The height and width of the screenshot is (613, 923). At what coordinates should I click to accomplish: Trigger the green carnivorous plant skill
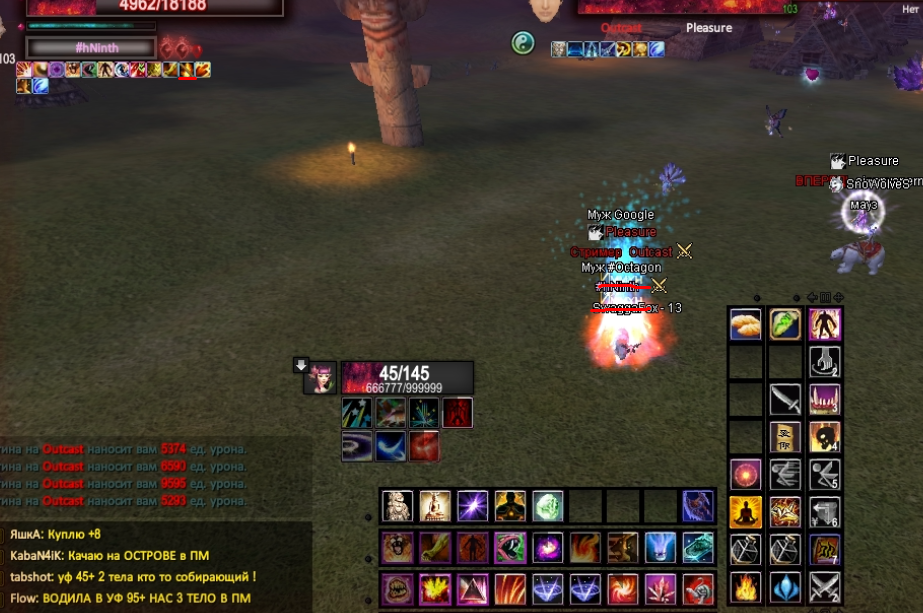tap(510, 548)
